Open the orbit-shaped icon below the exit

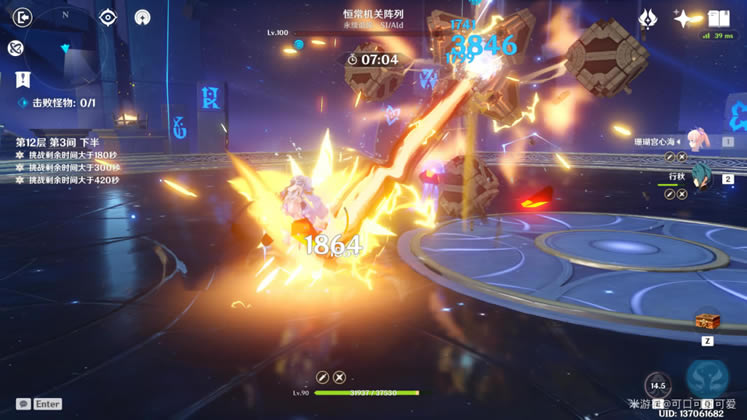coord(15,48)
